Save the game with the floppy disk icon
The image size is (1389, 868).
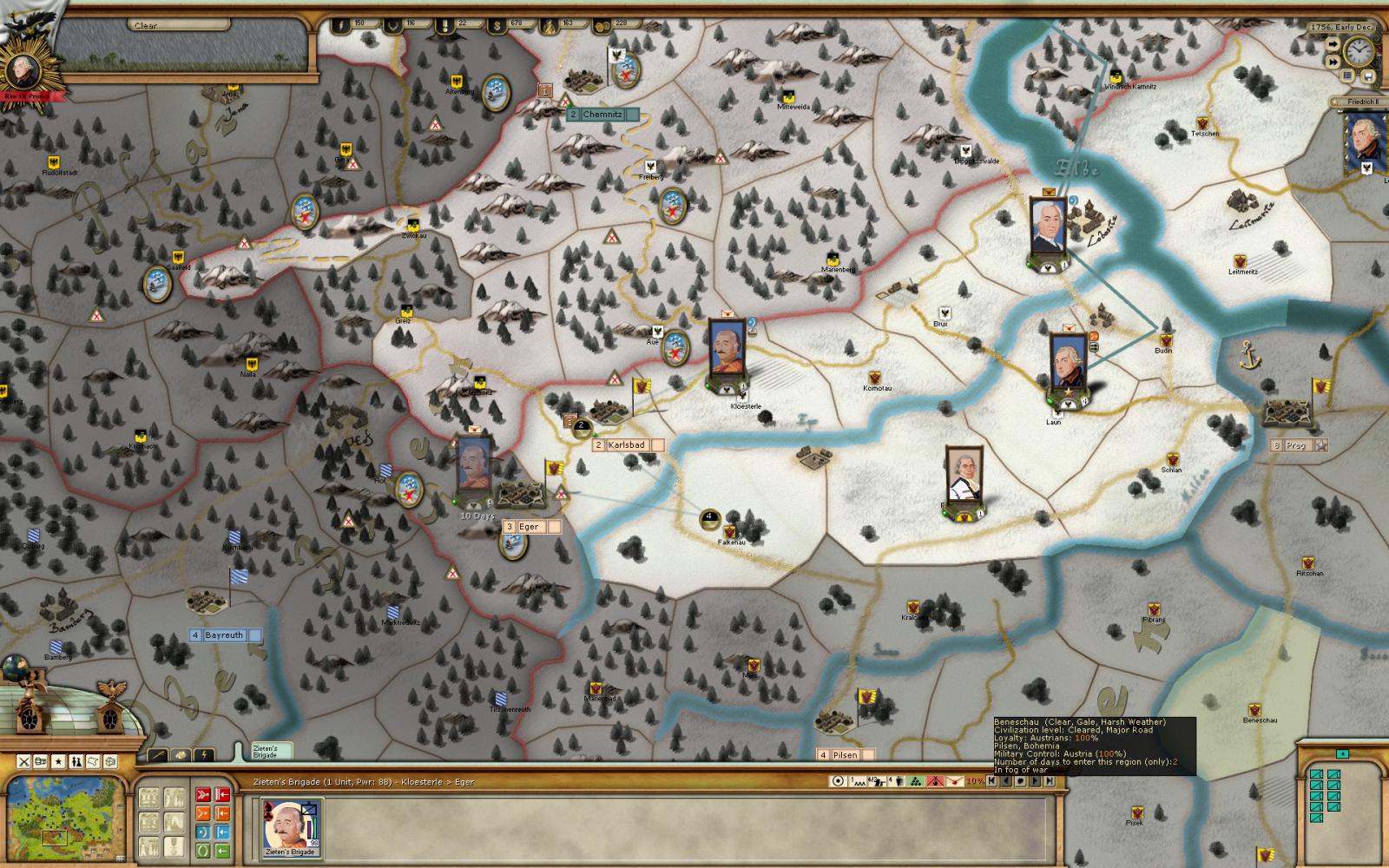pos(1368,77)
